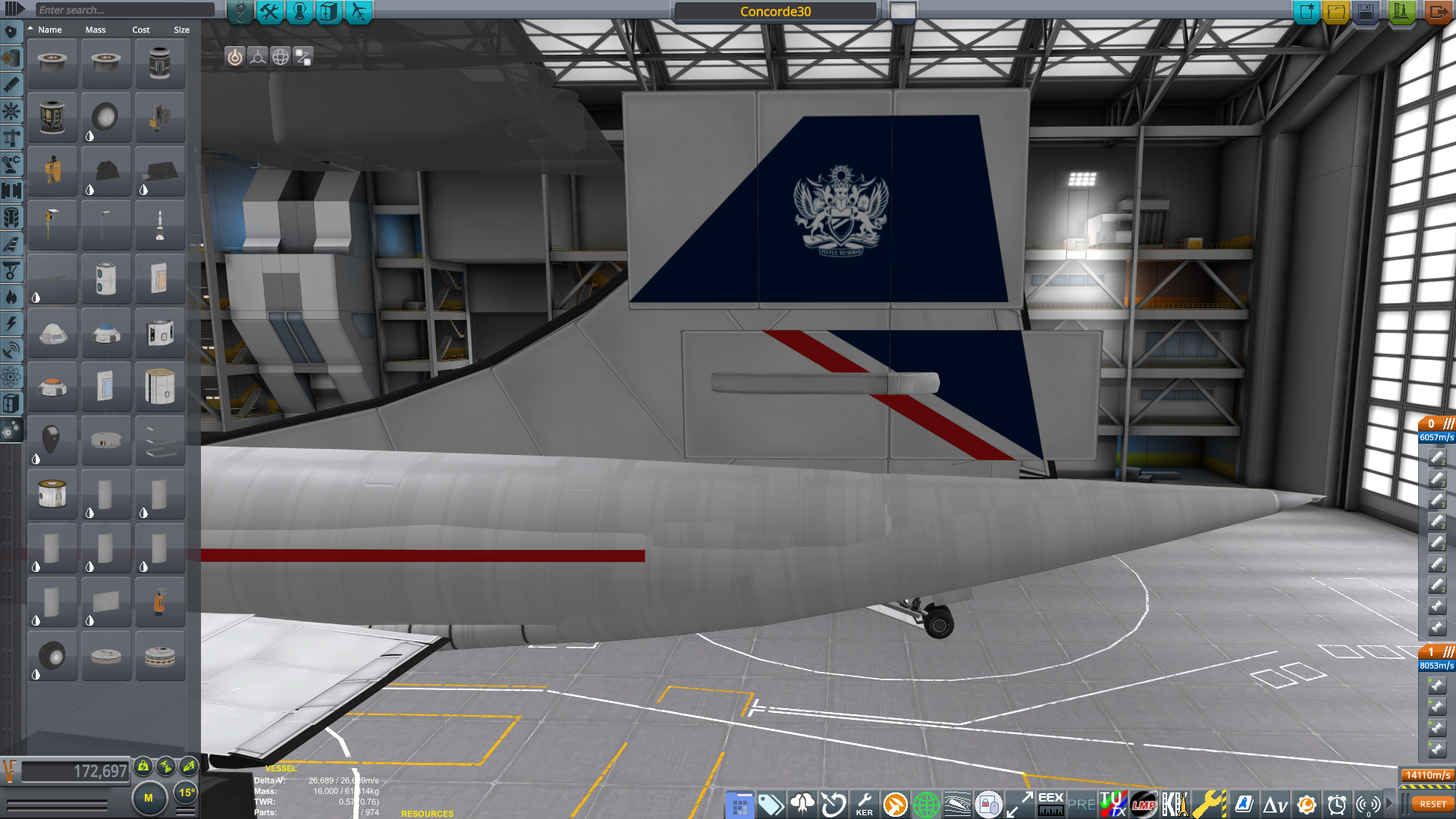Open the LMP multiplayer panel
The width and height of the screenshot is (1456, 819).
click(1144, 805)
